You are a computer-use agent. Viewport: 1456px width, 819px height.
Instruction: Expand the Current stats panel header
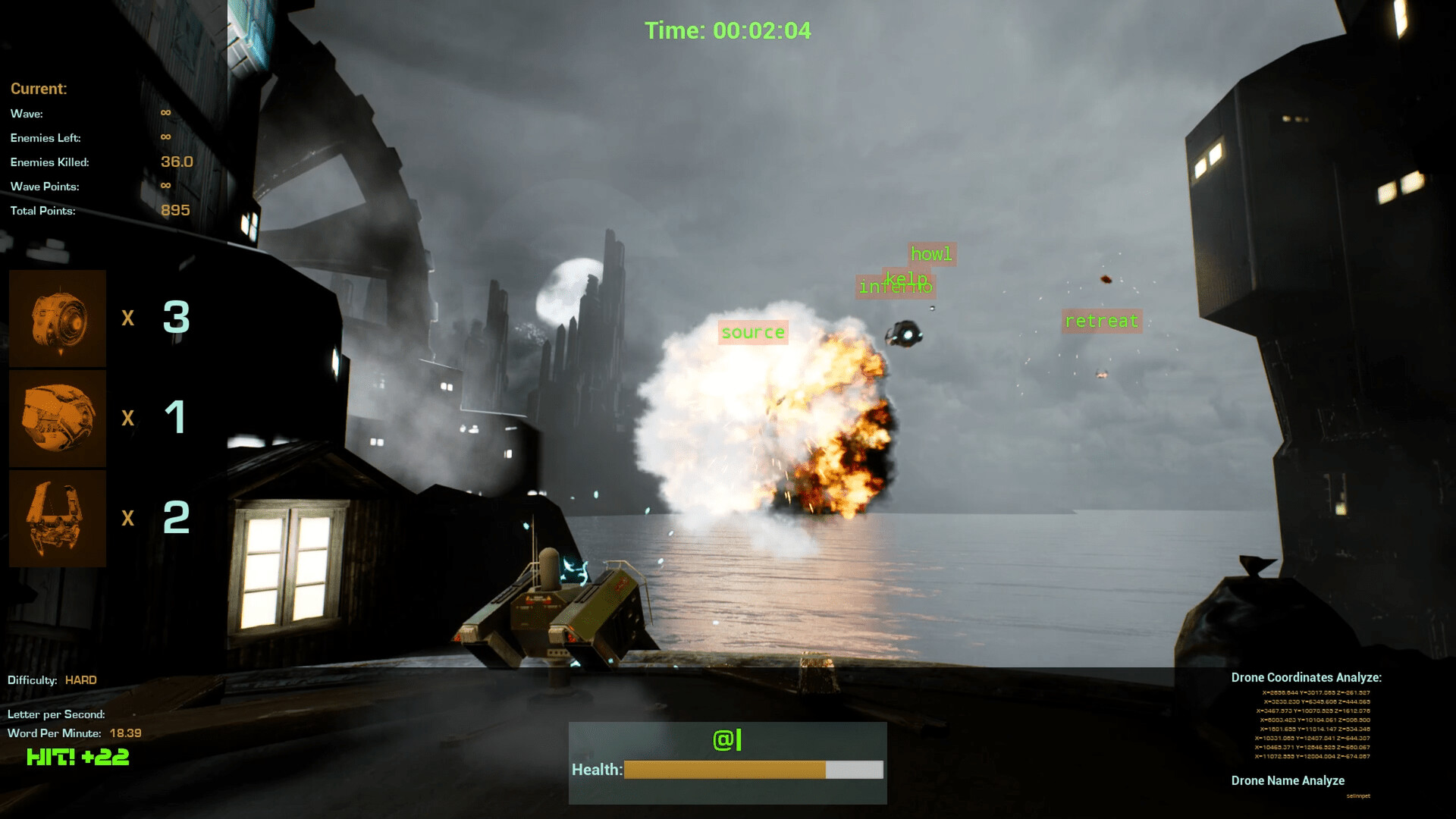tap(38, 89)
